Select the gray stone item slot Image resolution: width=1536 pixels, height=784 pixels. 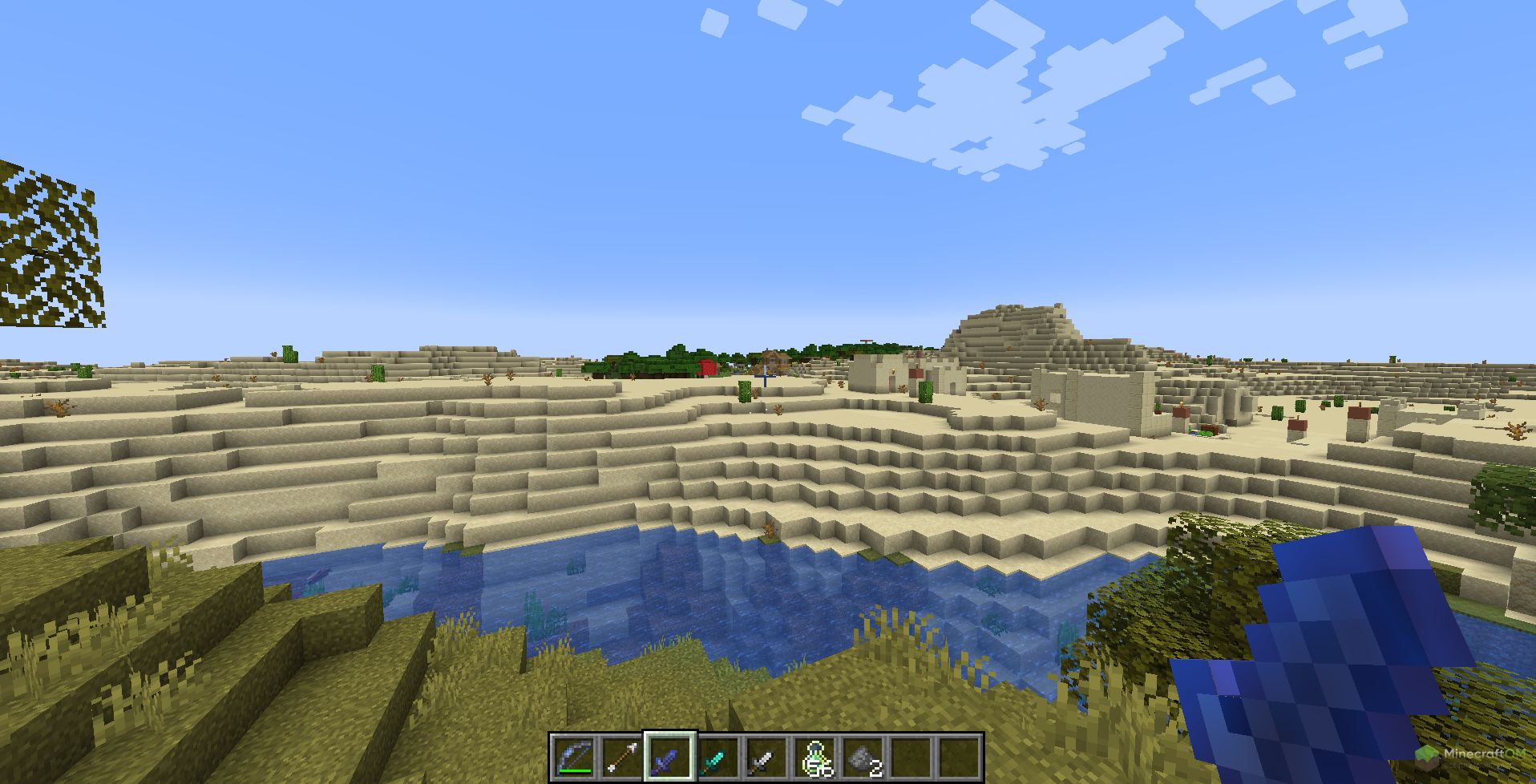(863, 757)
